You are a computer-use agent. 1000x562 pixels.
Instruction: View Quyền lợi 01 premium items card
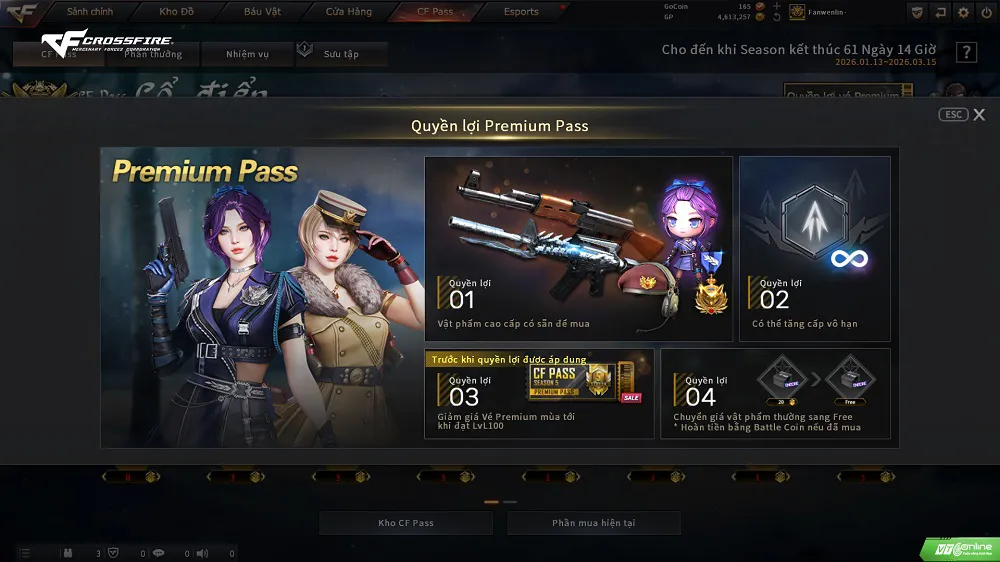578,249
